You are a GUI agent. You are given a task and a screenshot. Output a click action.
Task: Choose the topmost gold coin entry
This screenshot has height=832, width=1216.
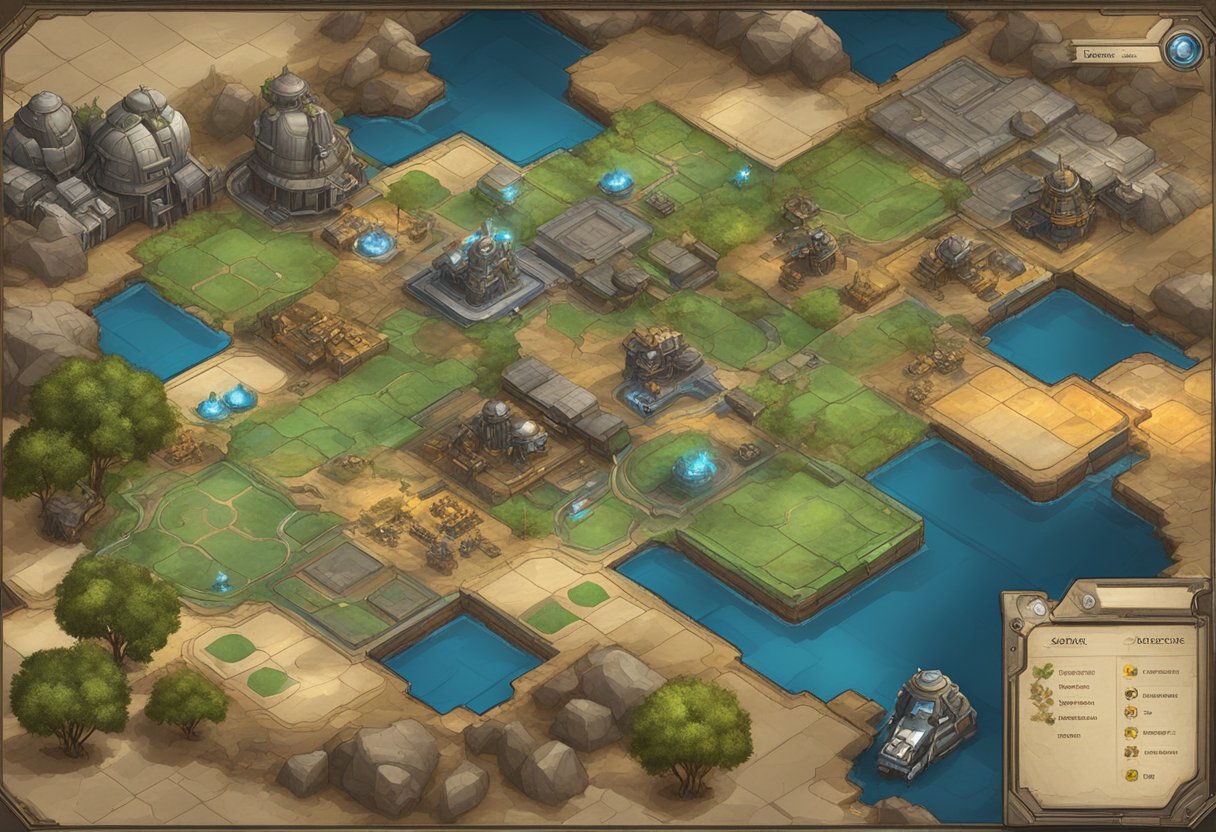coord(1130,672)
